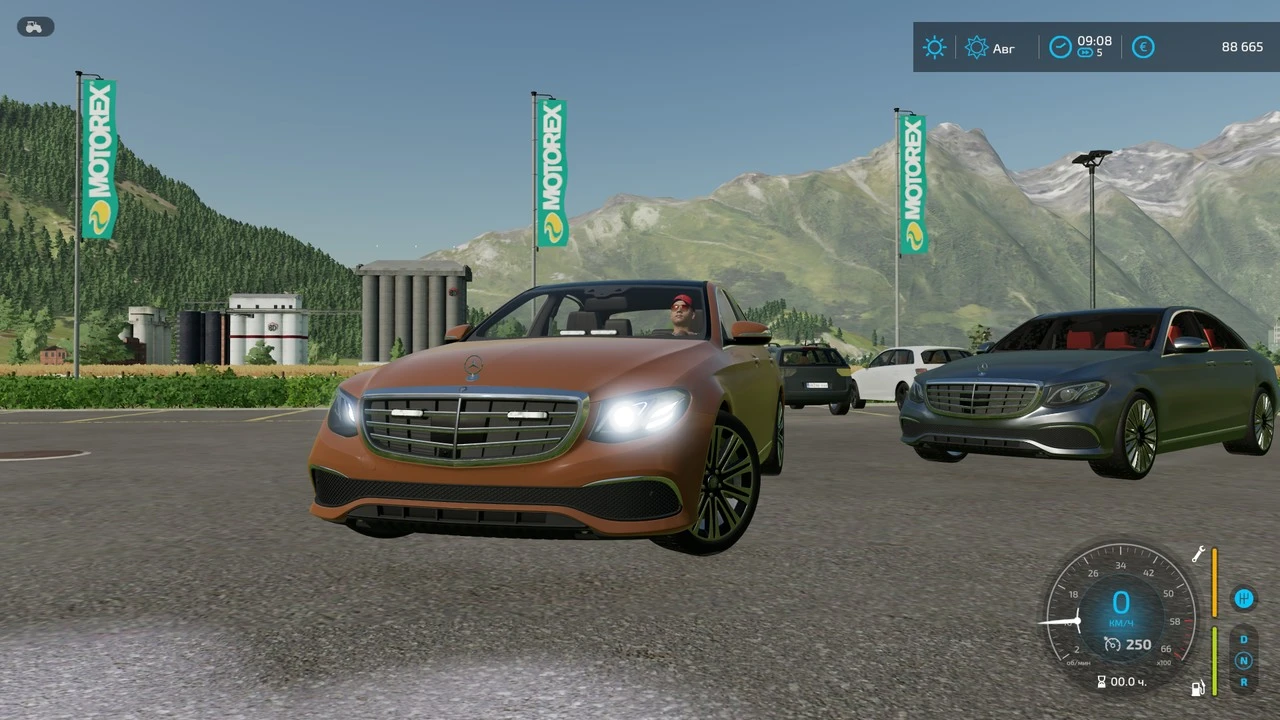Select the N neutral gear indicator

click(x=1244, y=661)
